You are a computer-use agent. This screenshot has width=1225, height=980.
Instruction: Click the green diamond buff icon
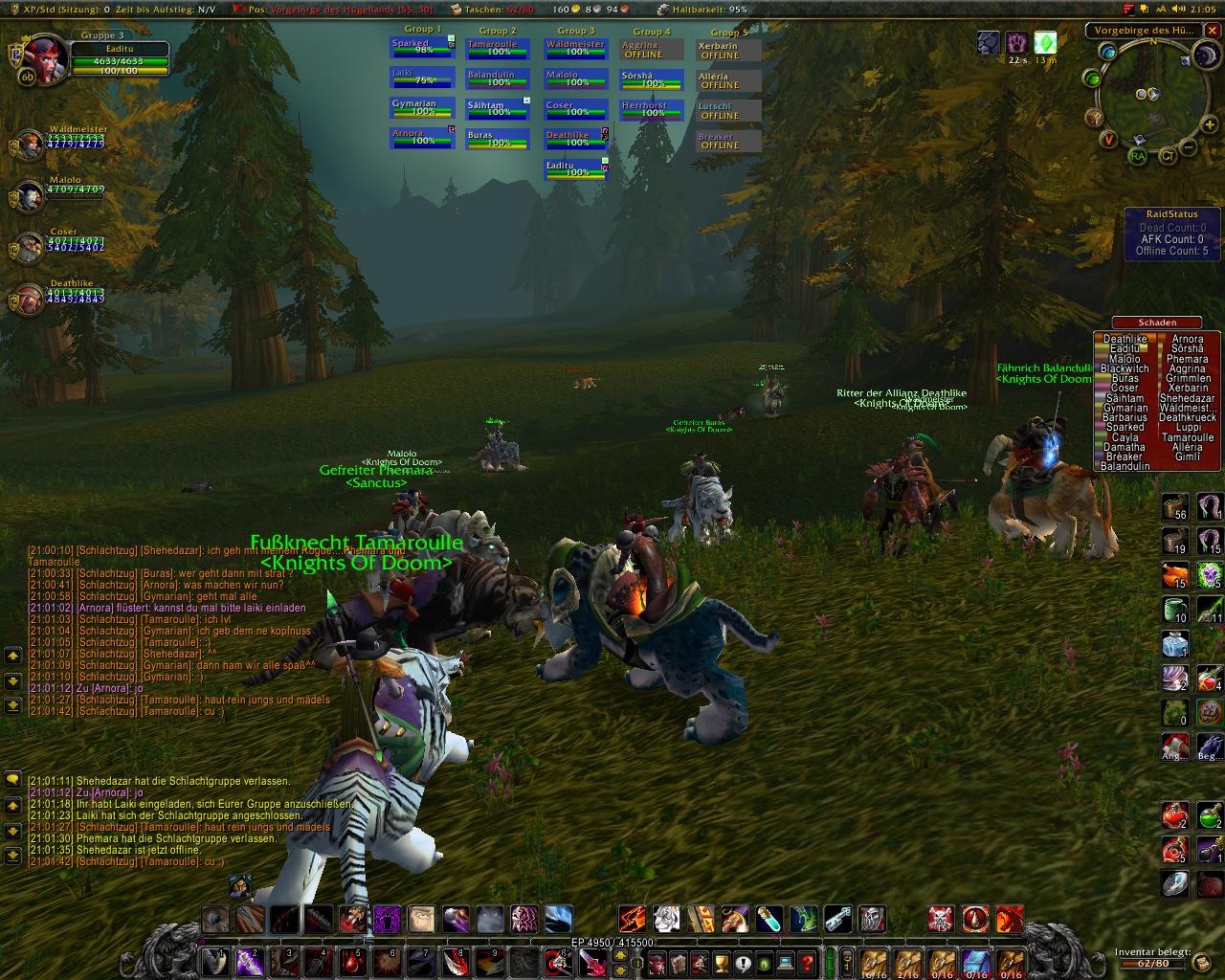click(1046, 43)
